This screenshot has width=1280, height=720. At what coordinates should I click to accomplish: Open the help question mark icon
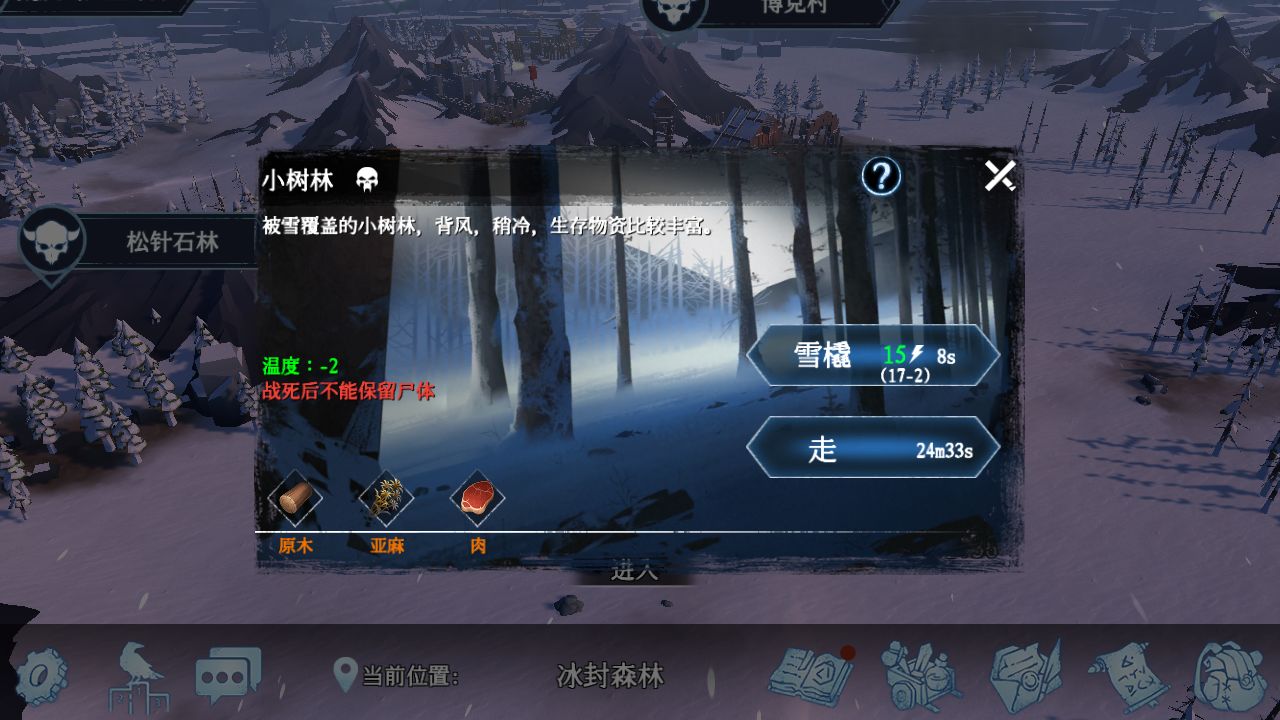click(x=879, y=175)
